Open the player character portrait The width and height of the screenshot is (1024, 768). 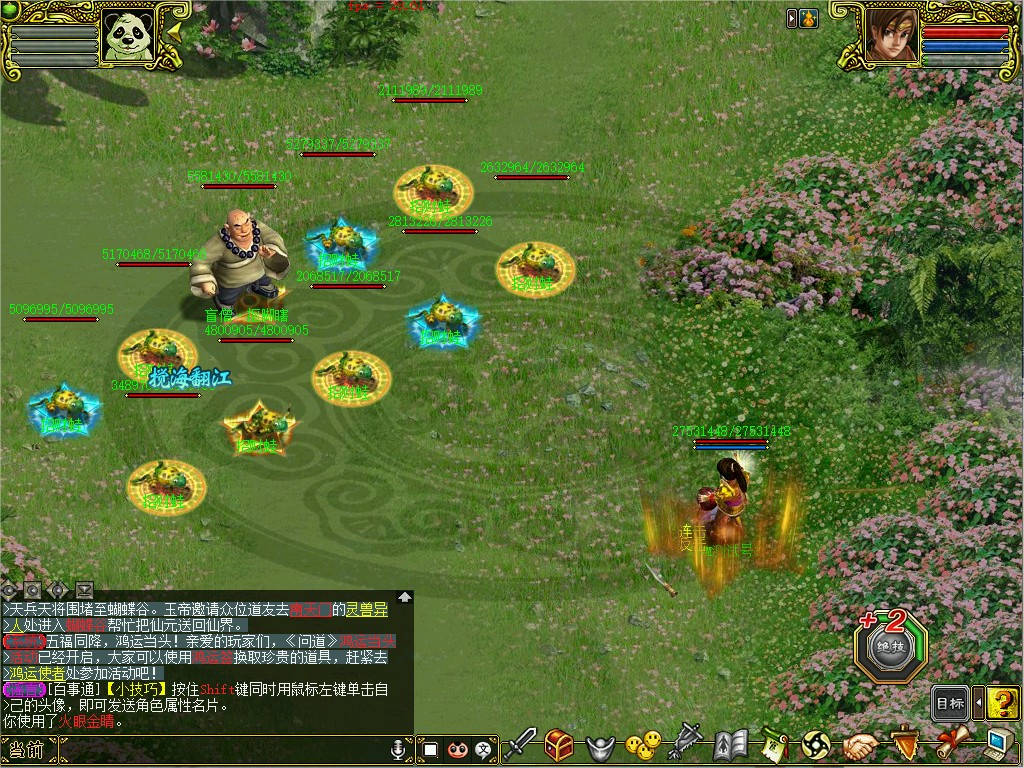pos(889,36)
